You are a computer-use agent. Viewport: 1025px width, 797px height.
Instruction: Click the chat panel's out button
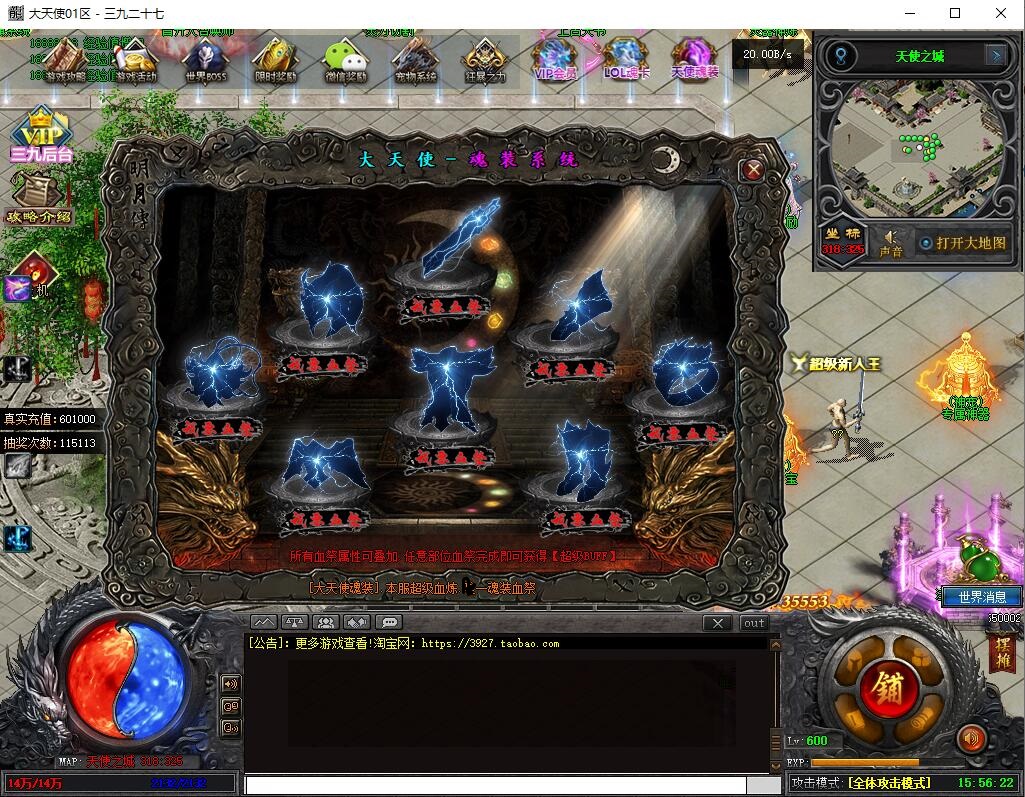click(x=754, y=623)
